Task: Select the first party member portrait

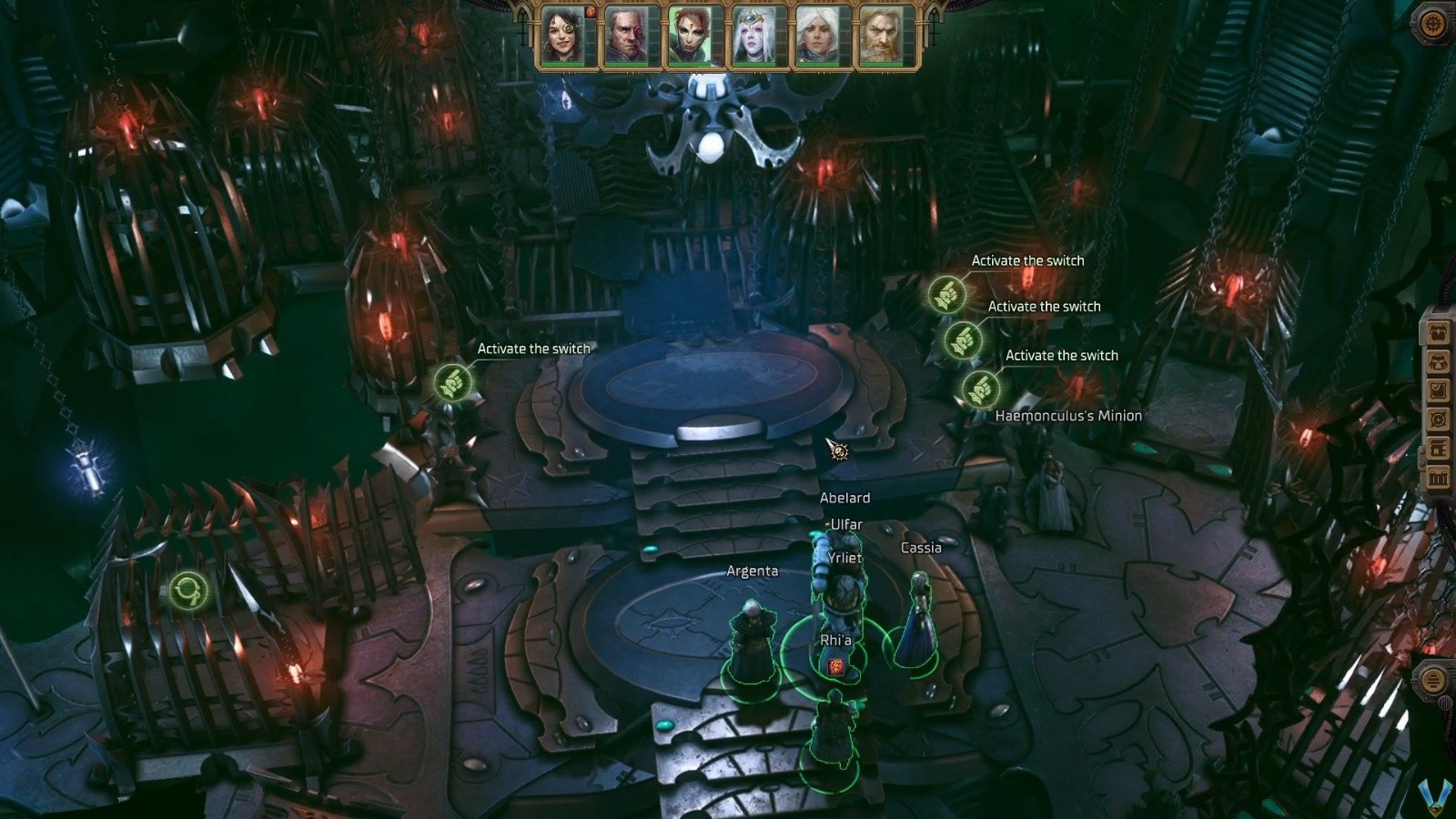Action: click(562, 36)
